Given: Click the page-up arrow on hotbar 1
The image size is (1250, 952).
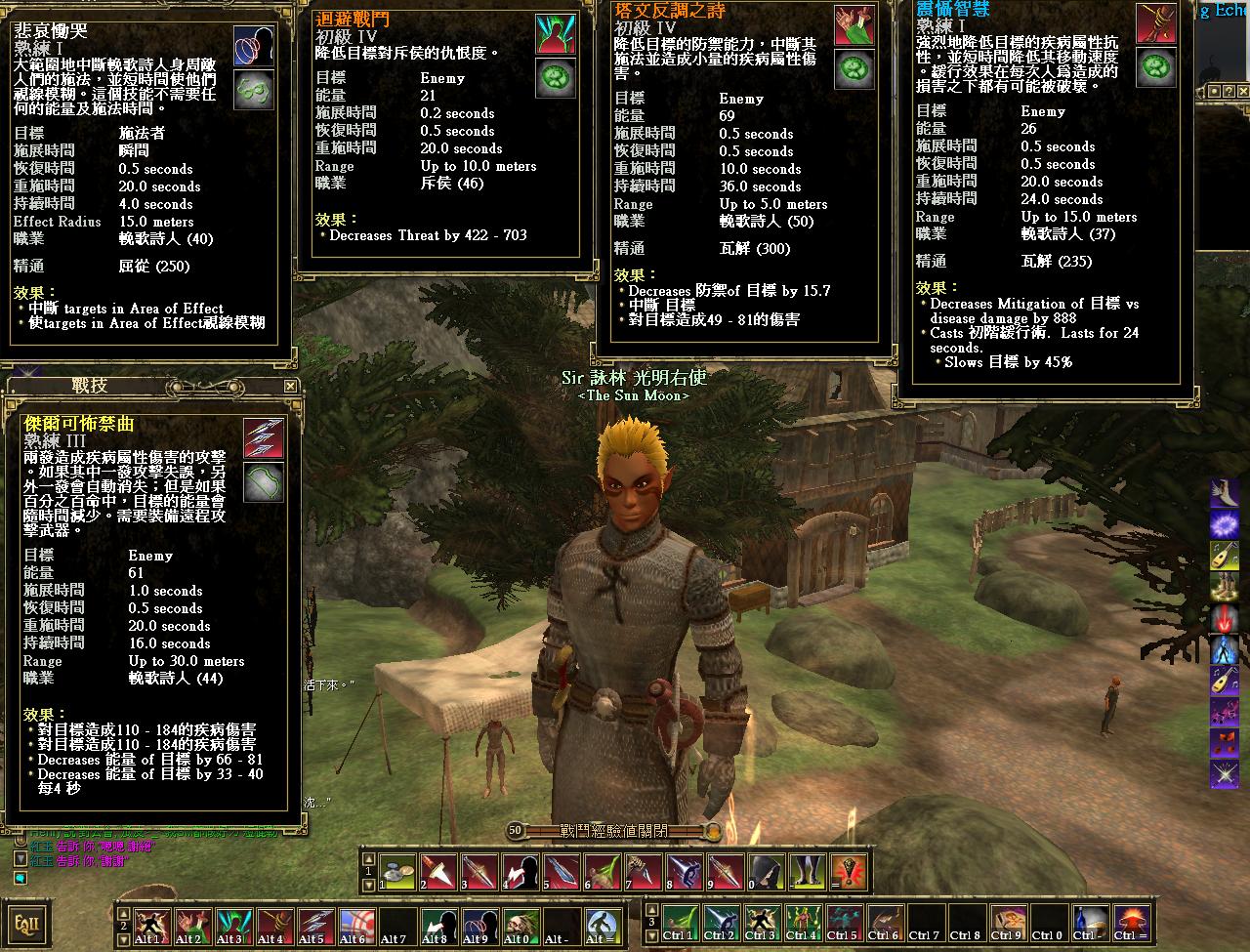Looking at the screenshot, I should click(x=367, y=858).
